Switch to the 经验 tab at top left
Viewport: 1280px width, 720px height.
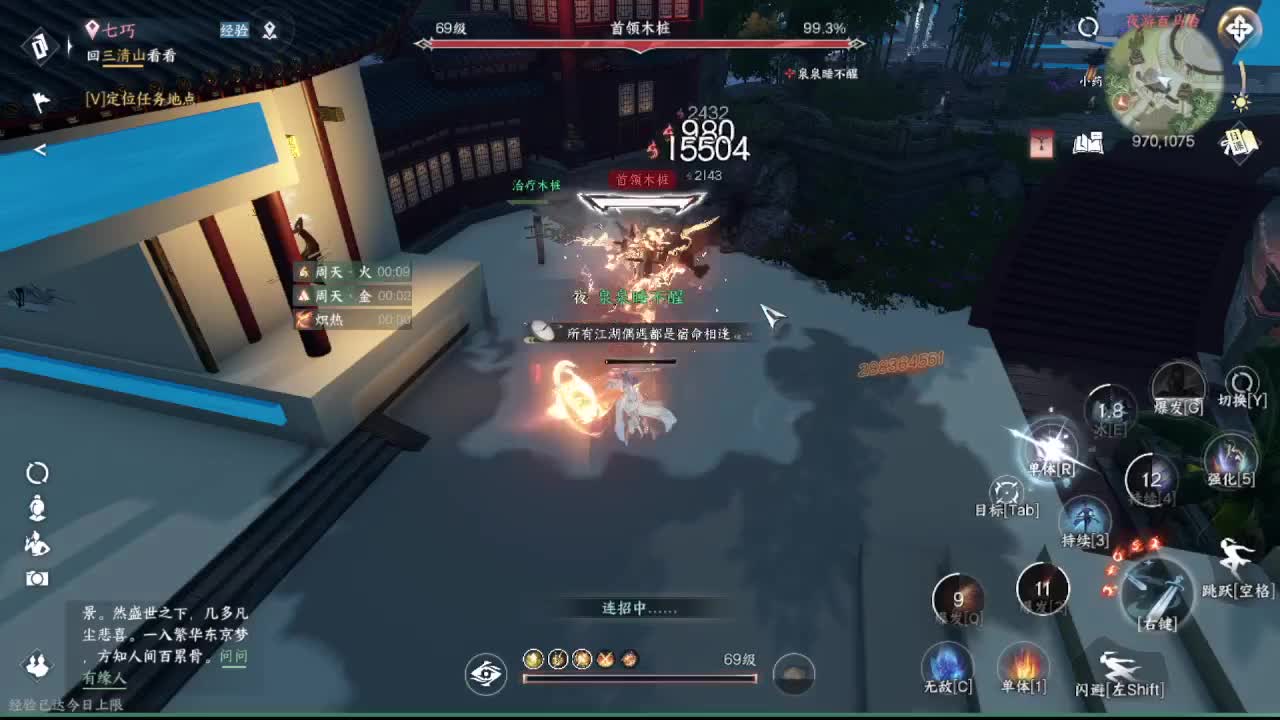tap(236, 31)
